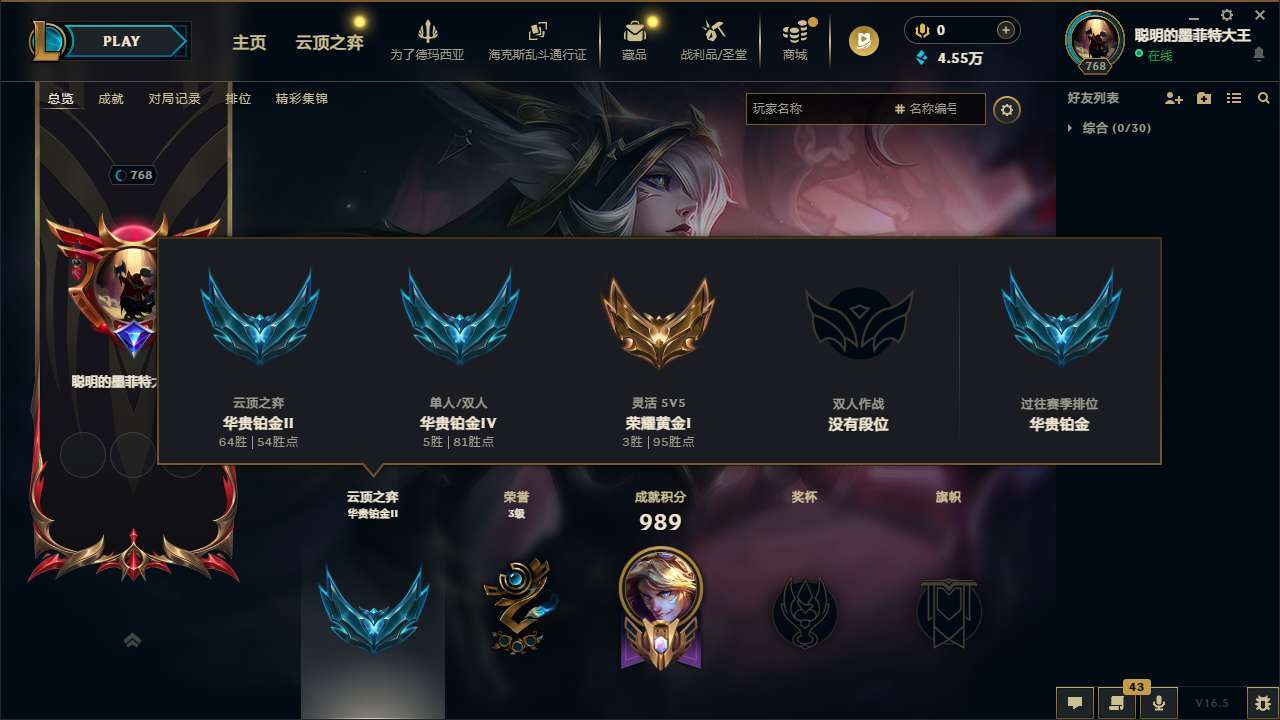Open conversations via the chat bubble icon
1280x720 pixels.
click(1074, 703)
